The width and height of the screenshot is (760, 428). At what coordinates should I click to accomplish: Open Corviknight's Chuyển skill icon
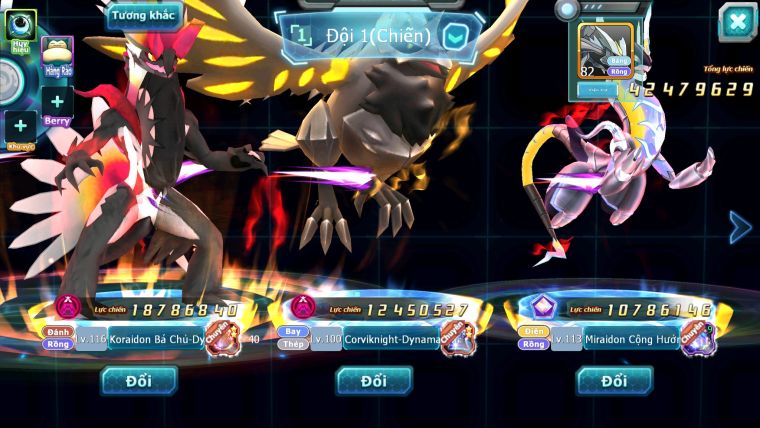point(458,338)
